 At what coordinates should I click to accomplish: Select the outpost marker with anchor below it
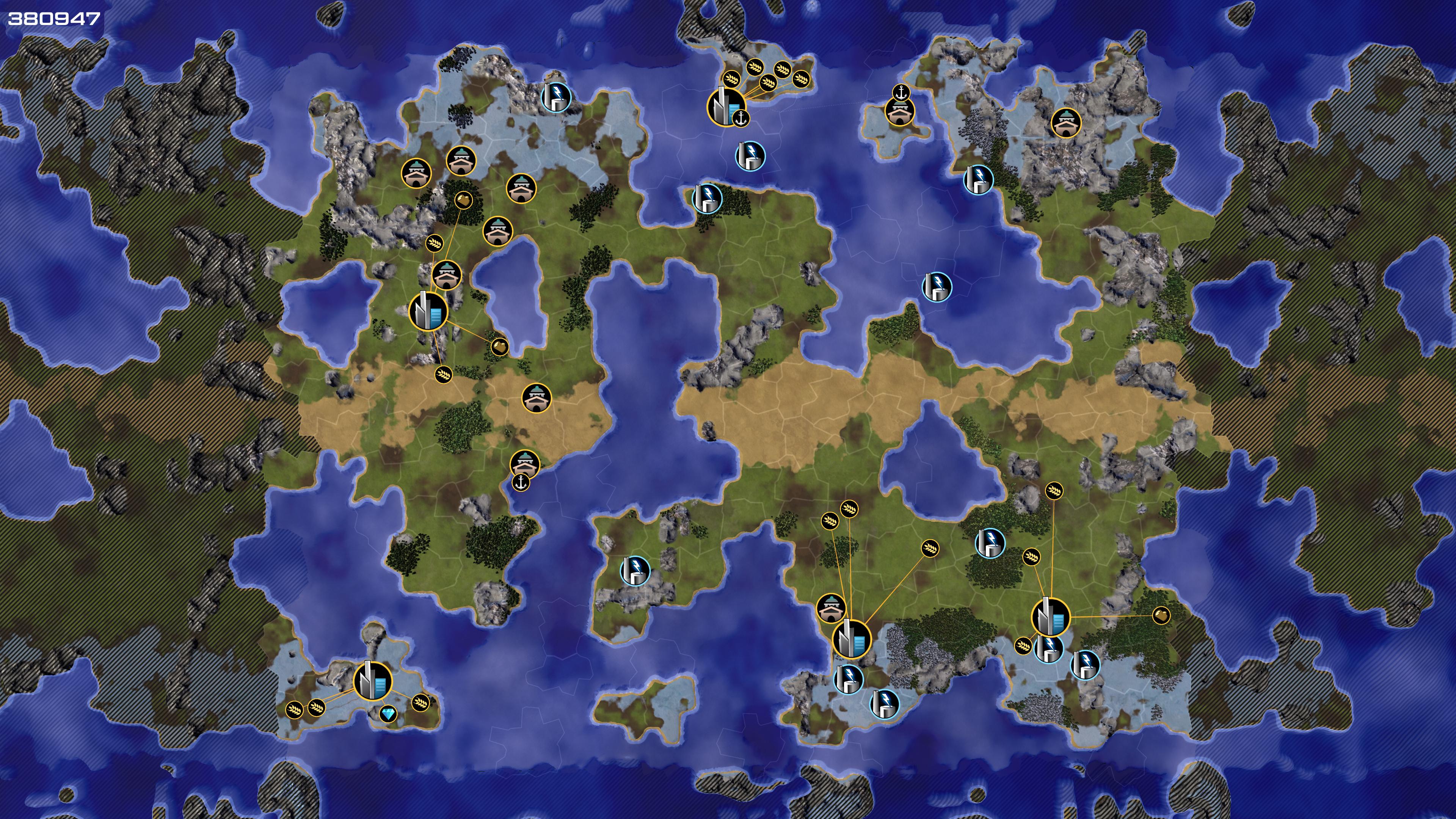524,463
